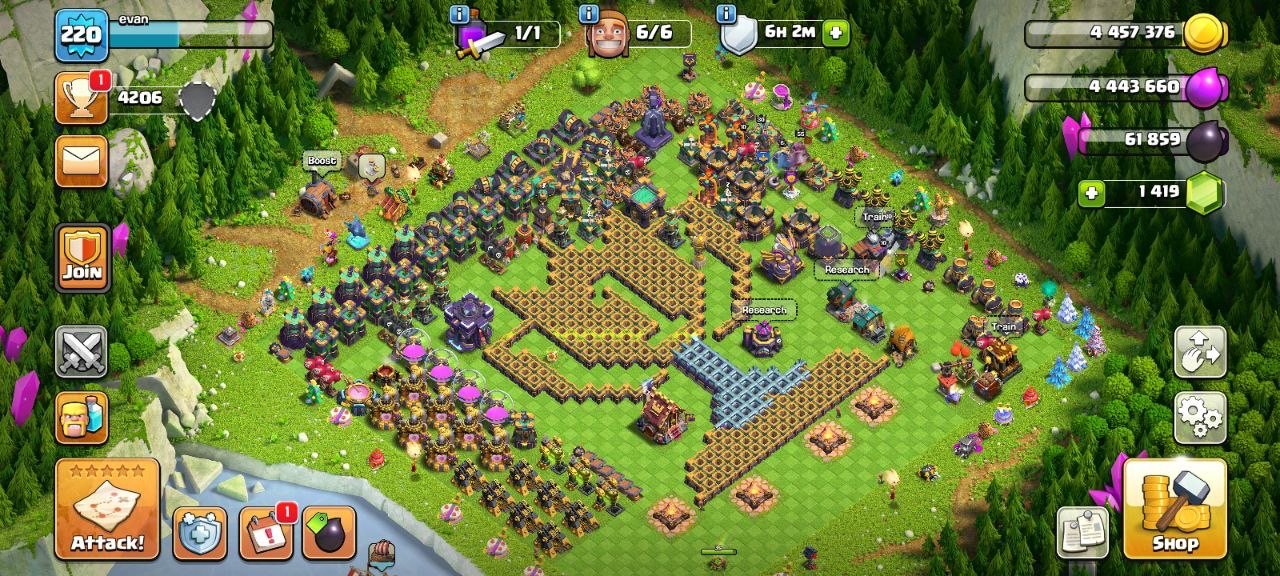Open the gear-icon Settings menu
Screen dimensions: 1280x576
click(x=1200, y=417)
